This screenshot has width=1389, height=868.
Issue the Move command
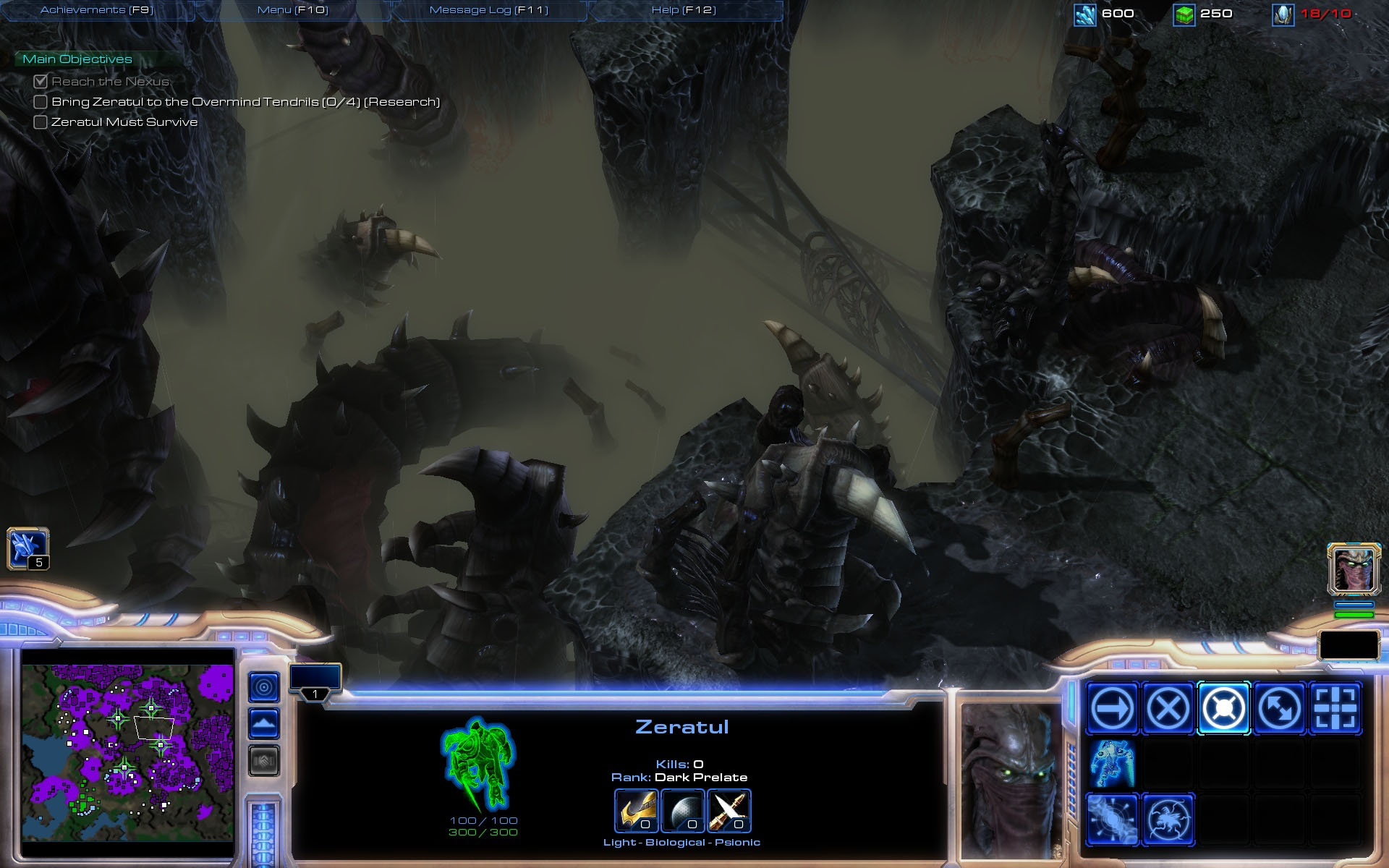coord(1112,708)
